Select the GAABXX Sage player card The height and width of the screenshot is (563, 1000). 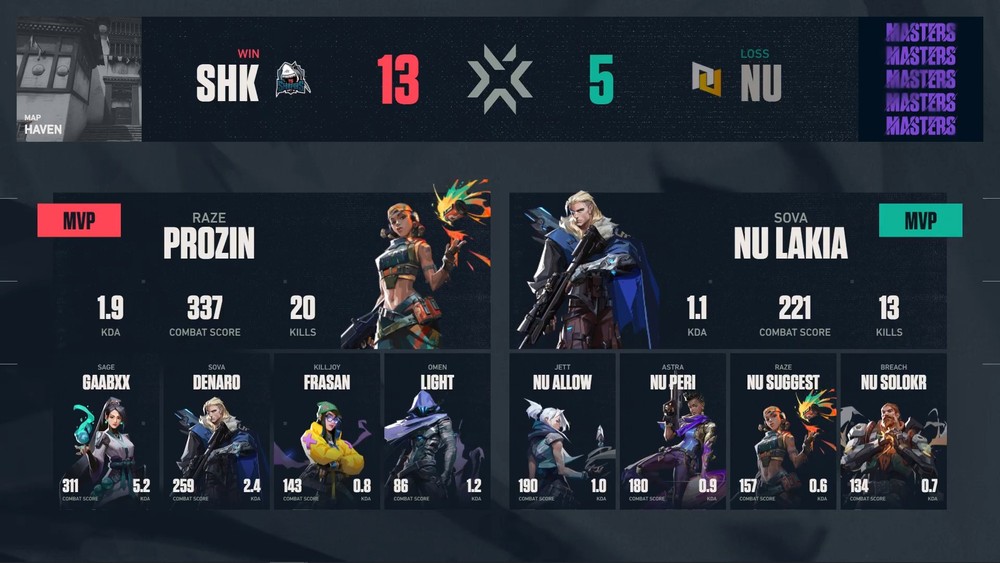[107, 431]
